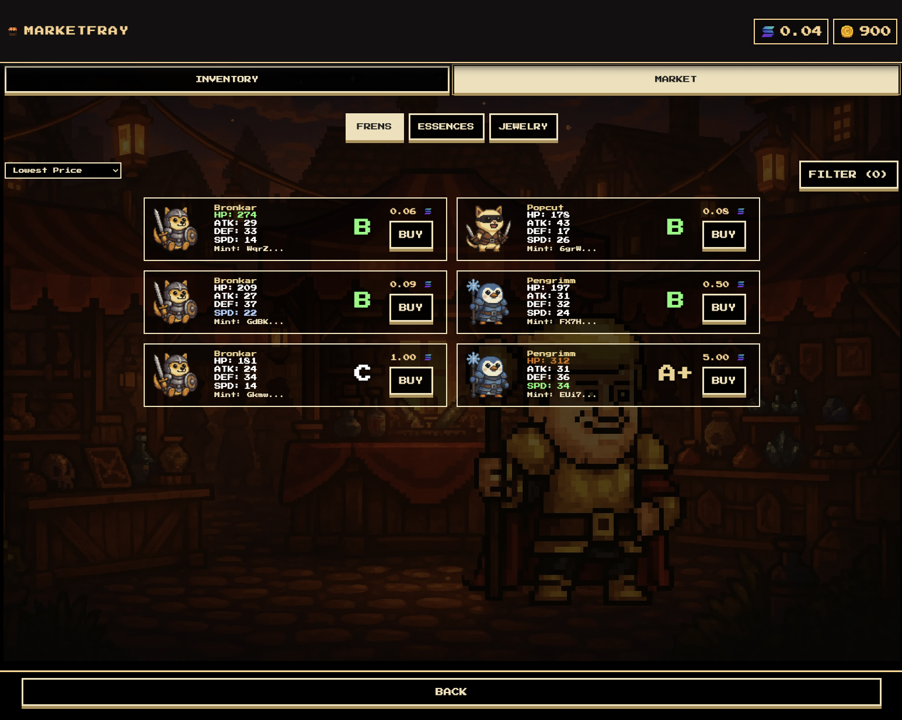The image size is (902, 720).
Task: Purchase the A+ Pengrimm for 5.00
Action: click(x=723, y=381)
